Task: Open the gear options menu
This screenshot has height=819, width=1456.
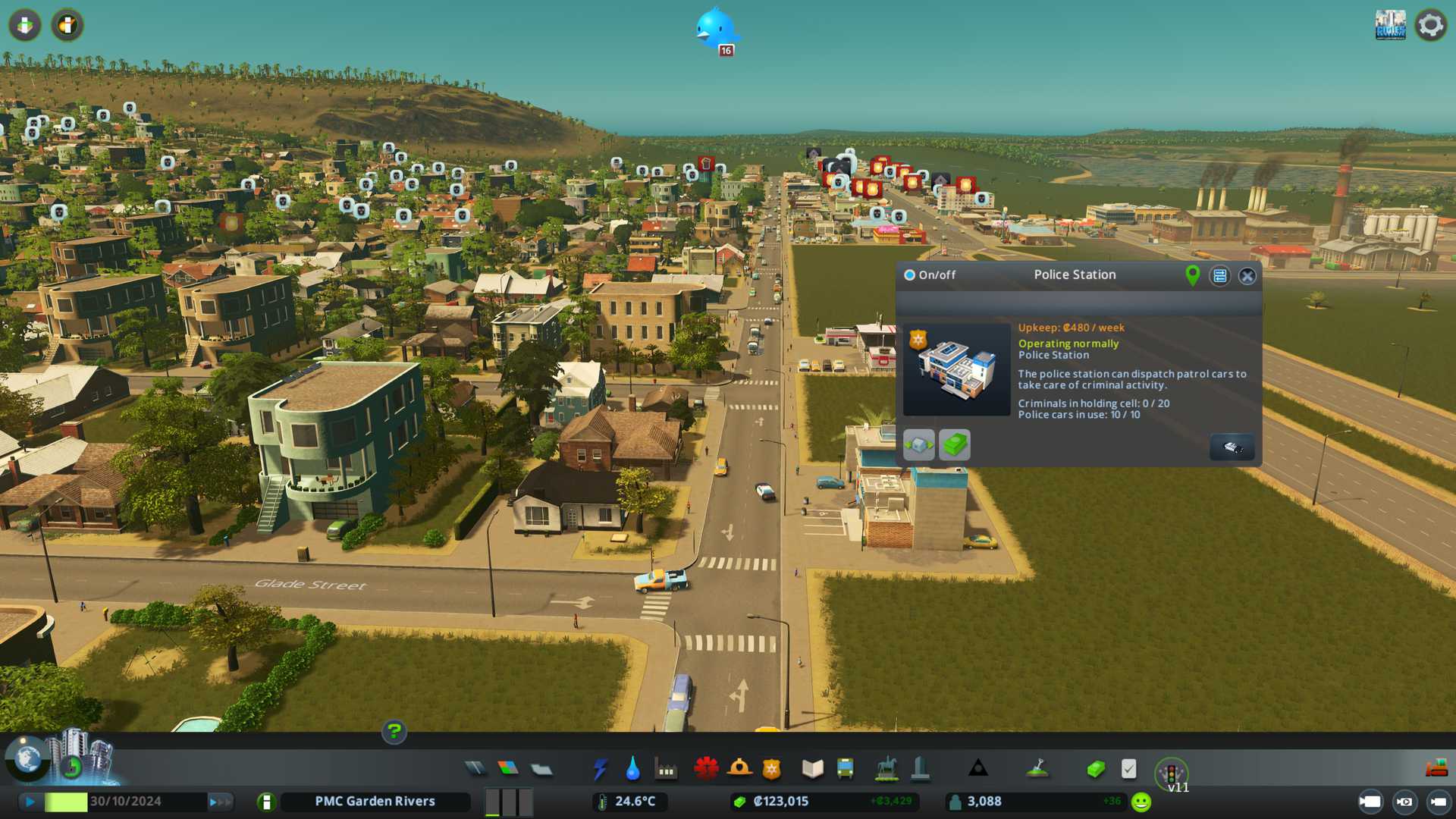Action: click(x=1431, y=26)
